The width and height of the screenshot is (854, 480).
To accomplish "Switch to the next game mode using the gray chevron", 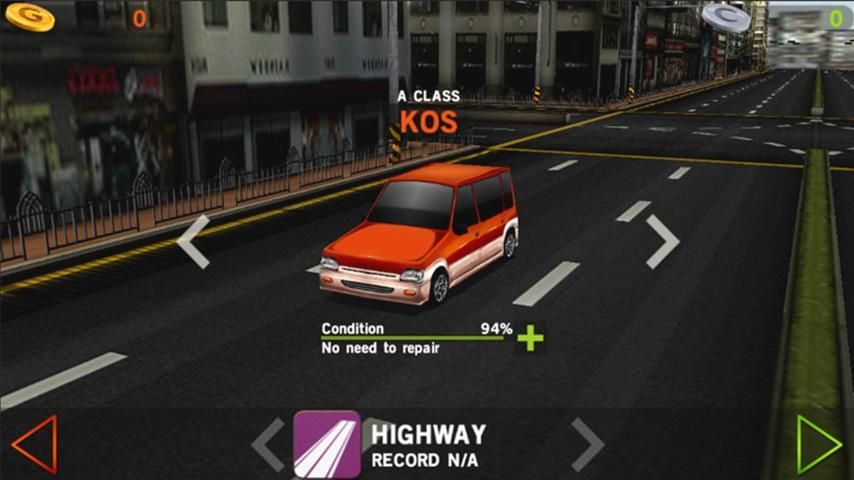I will 587,444.
